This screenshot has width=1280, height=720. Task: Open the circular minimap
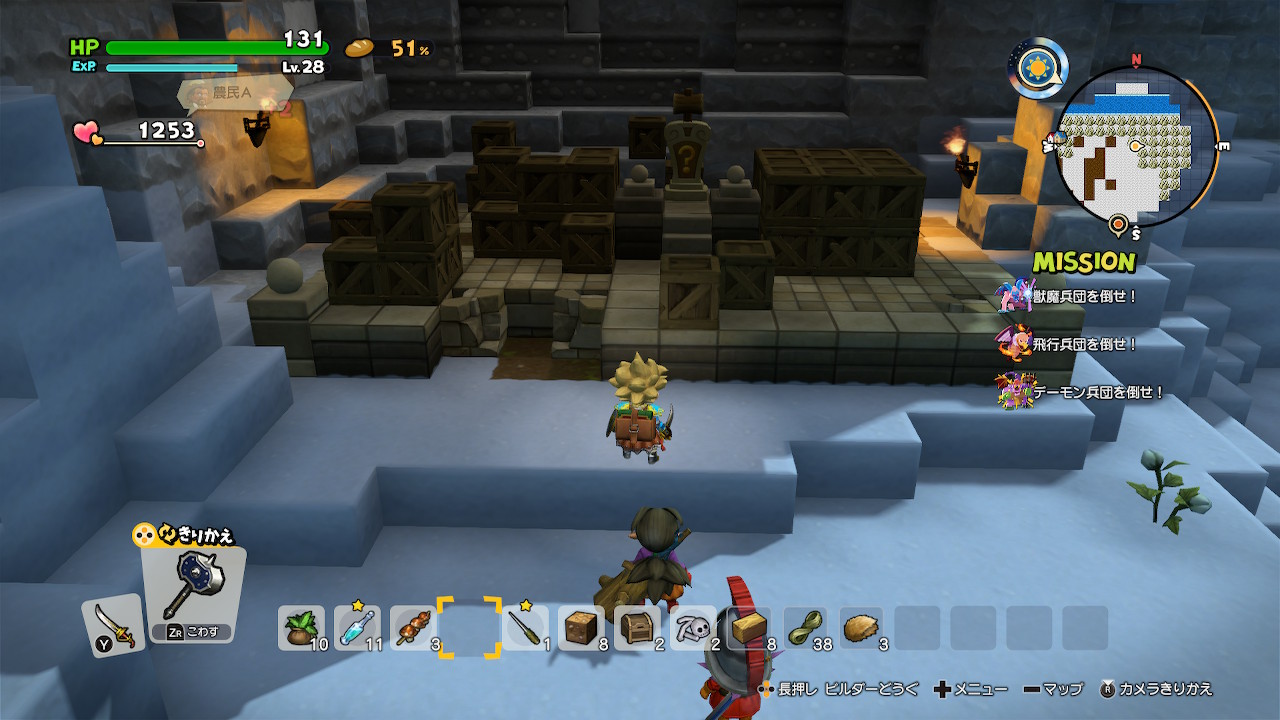click(1137, 147)
